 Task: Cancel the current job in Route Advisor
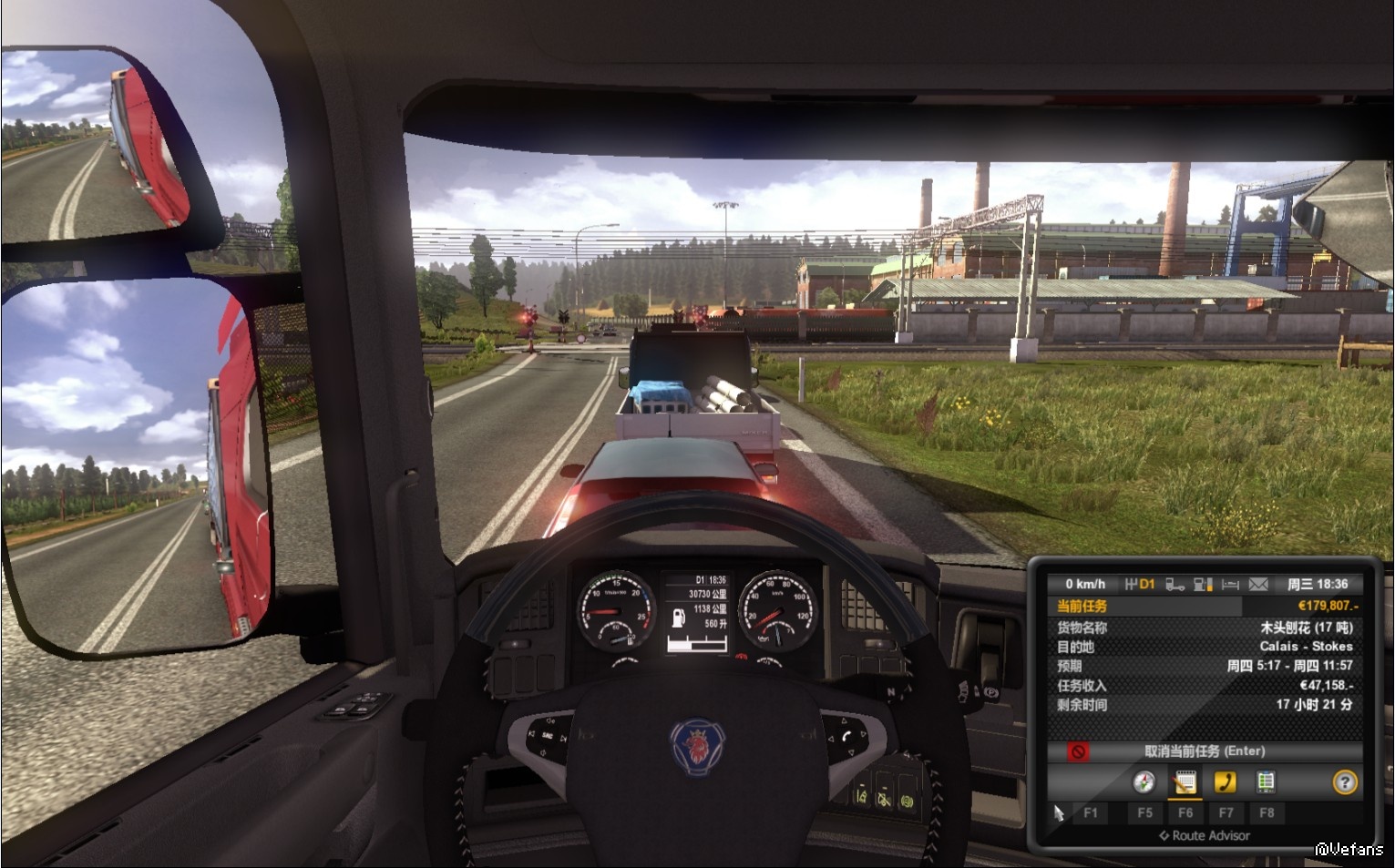[1203, 751]
